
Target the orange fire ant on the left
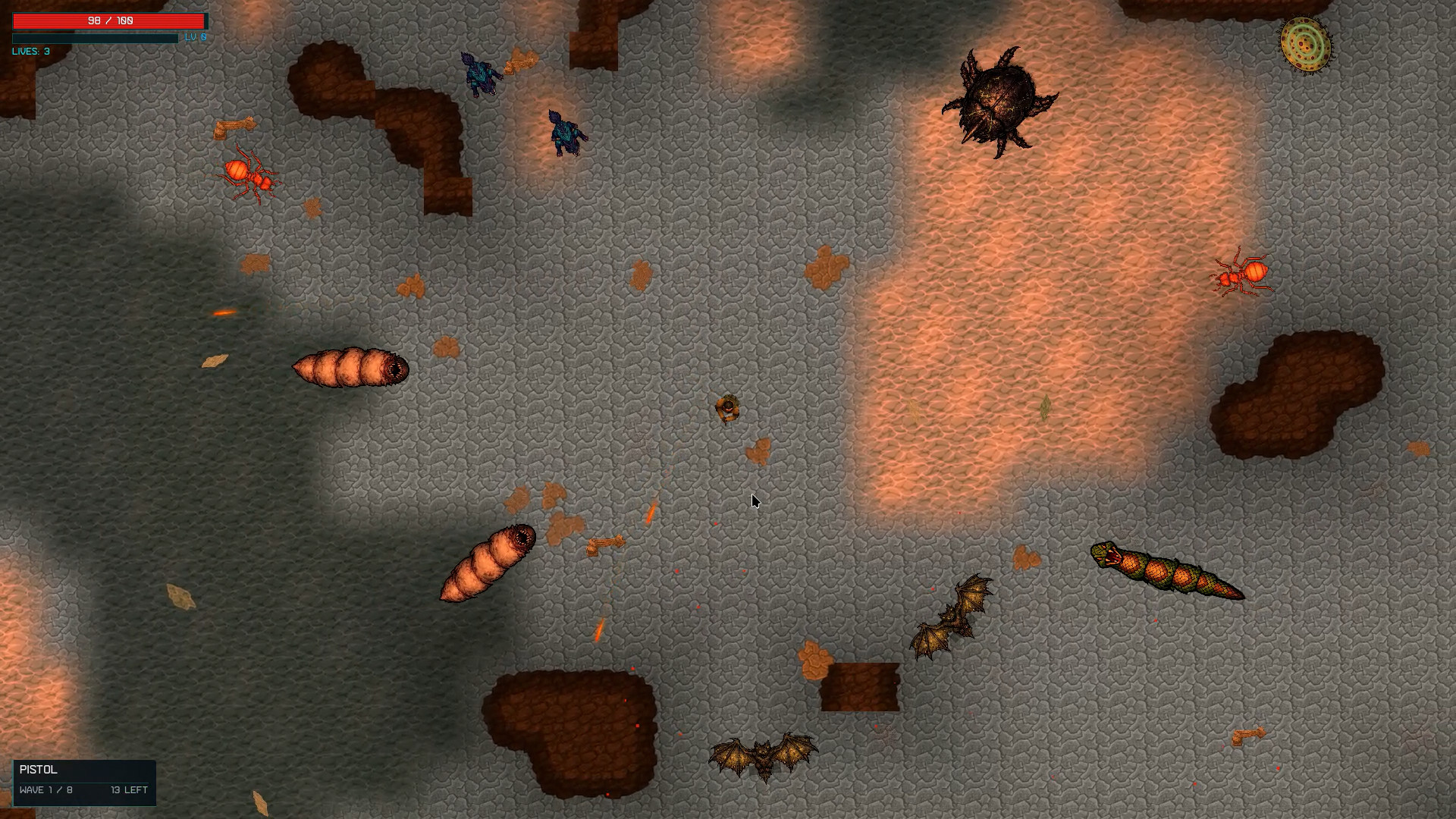(249, 176)
